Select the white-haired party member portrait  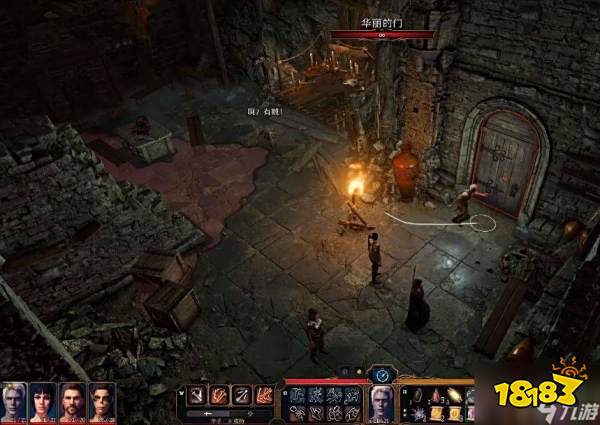pos(14,402)
